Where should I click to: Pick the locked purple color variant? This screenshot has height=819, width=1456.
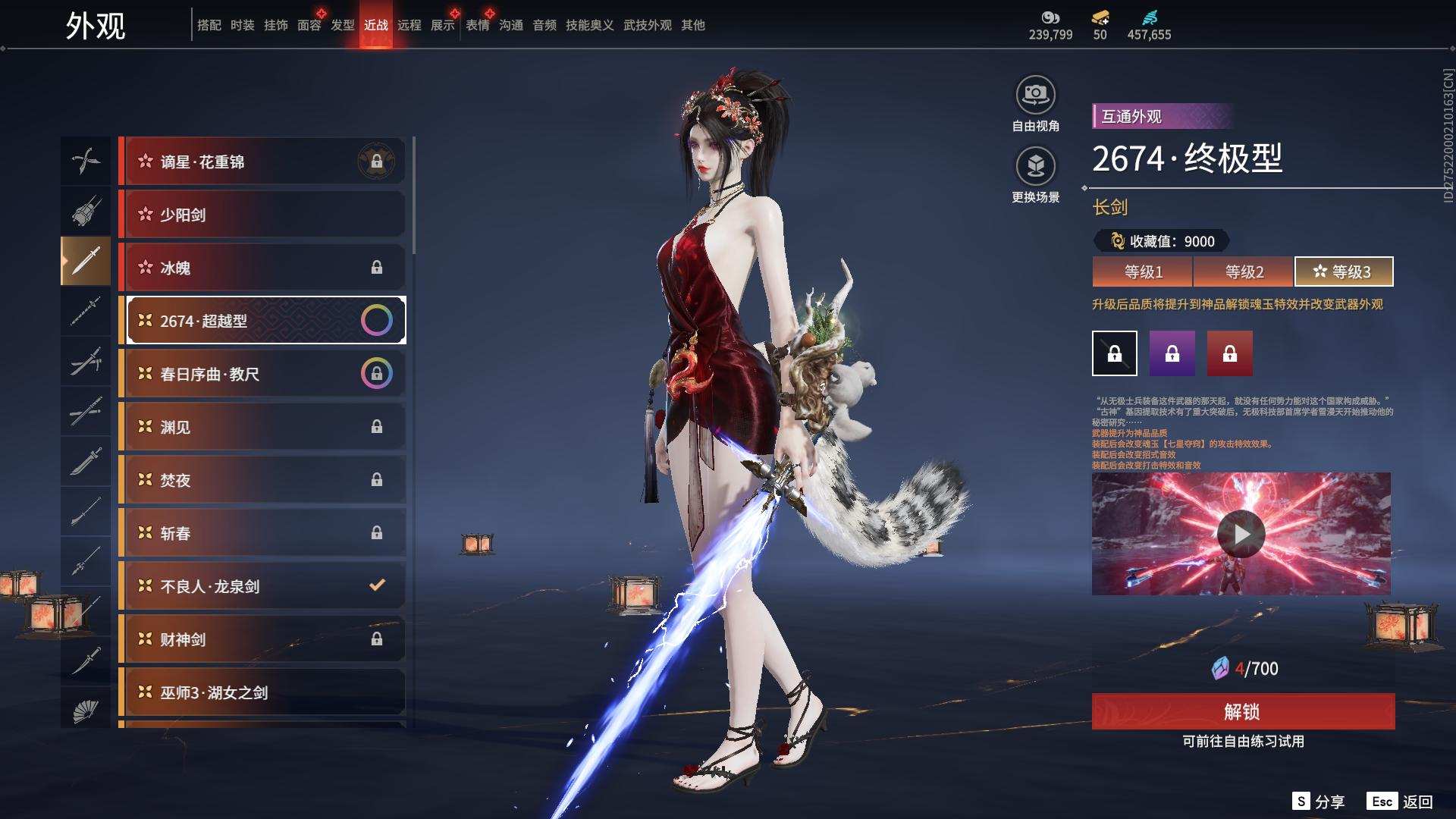[1172, 353]
